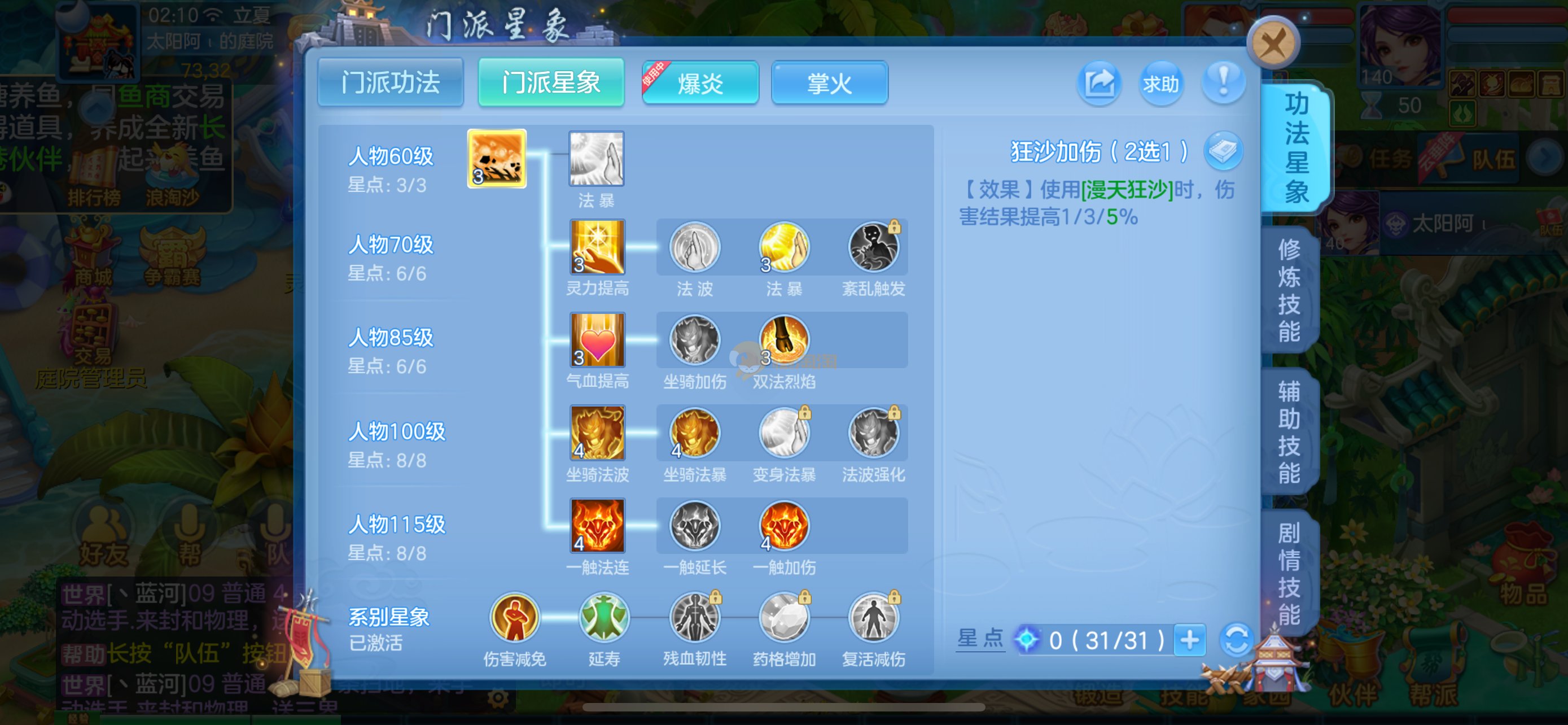Image resolution: width=1568 pixels, height=725 pixels.
Task: Add star points with the plus button
Action: 1189,640
